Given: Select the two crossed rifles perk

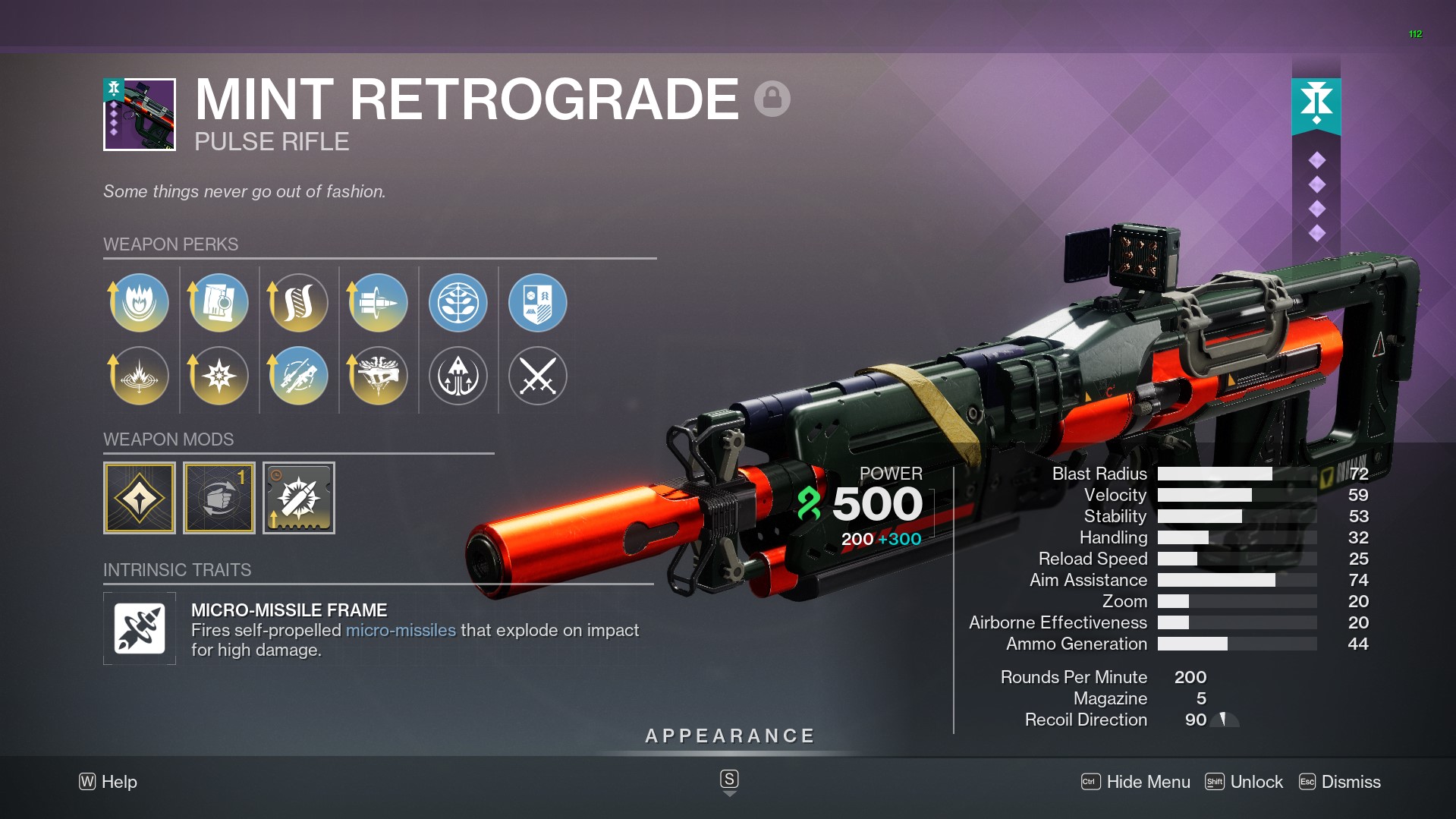Looking at the screenshot, I should pos(299,376).
